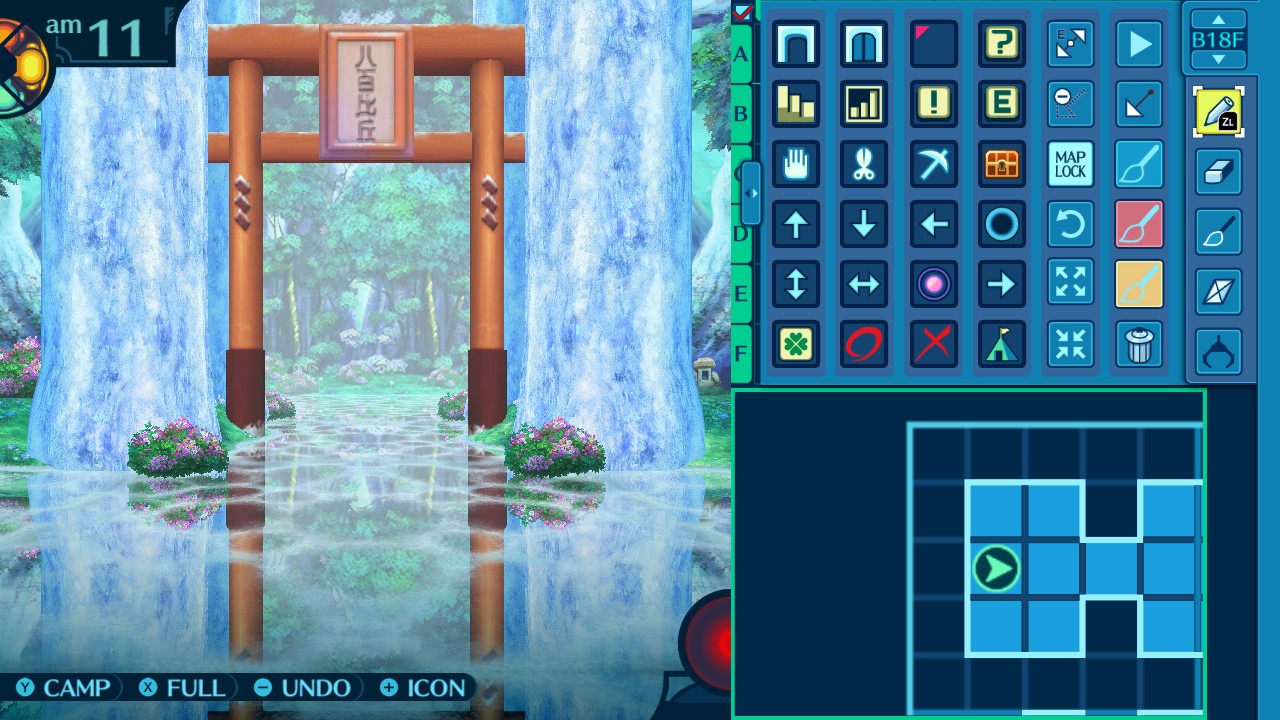Choose the pickaxe mining point icon

(934, 164)
